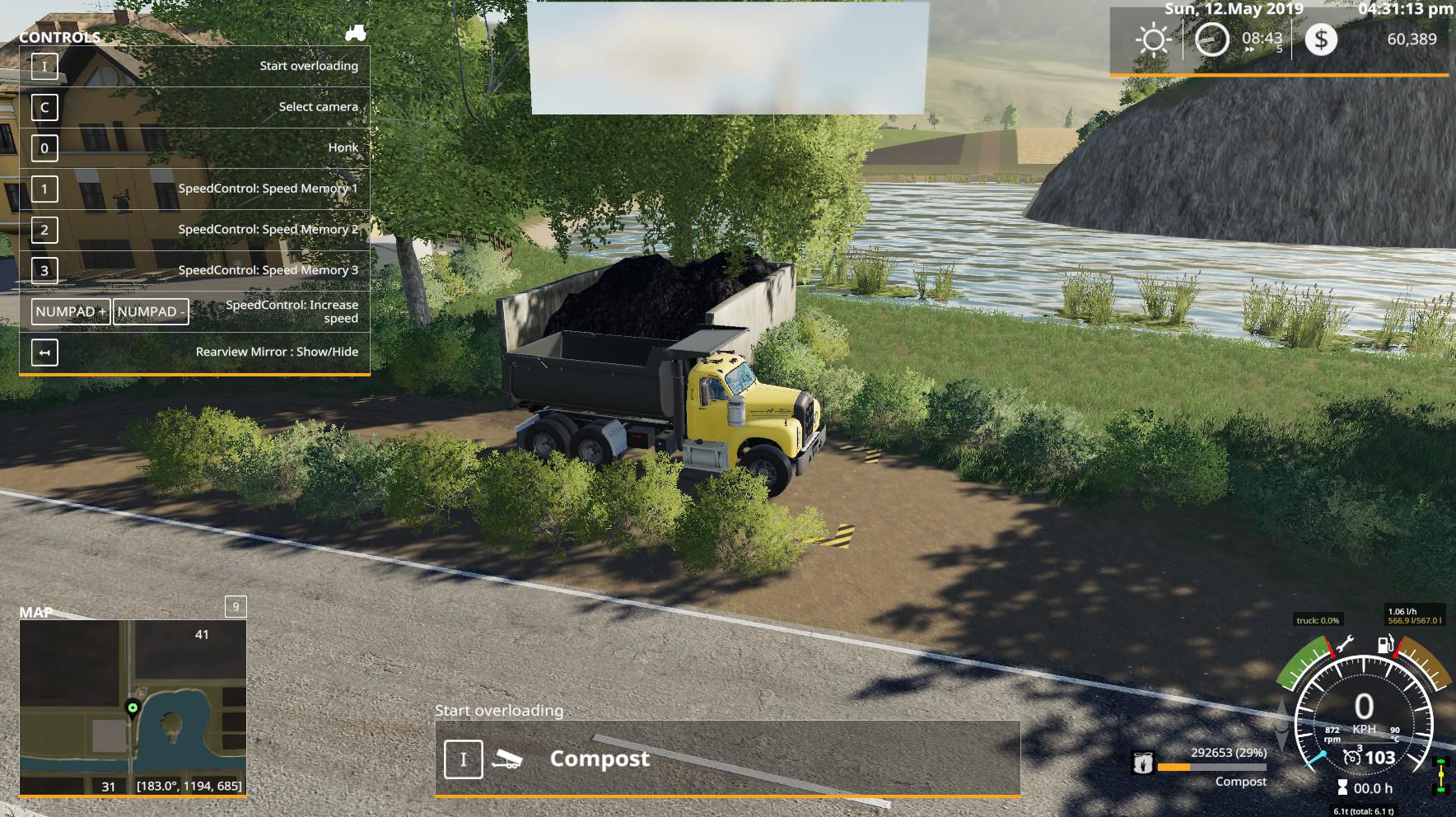1456x817 pixels.
Task: Click the wrench damage icon on the gauge
Action: pyautogui.click(x=1343, y=644)
